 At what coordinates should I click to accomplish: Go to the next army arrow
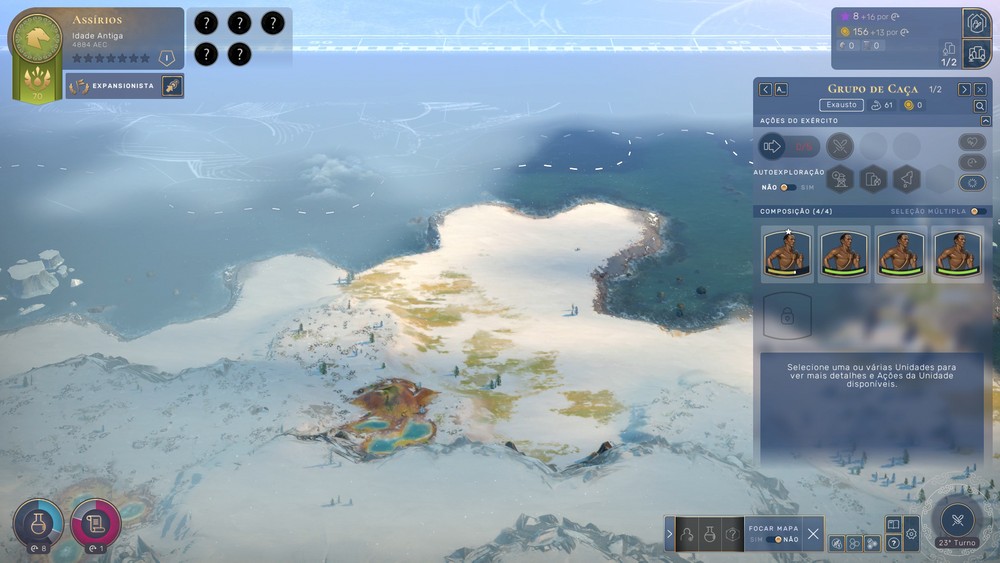(964, 89)
